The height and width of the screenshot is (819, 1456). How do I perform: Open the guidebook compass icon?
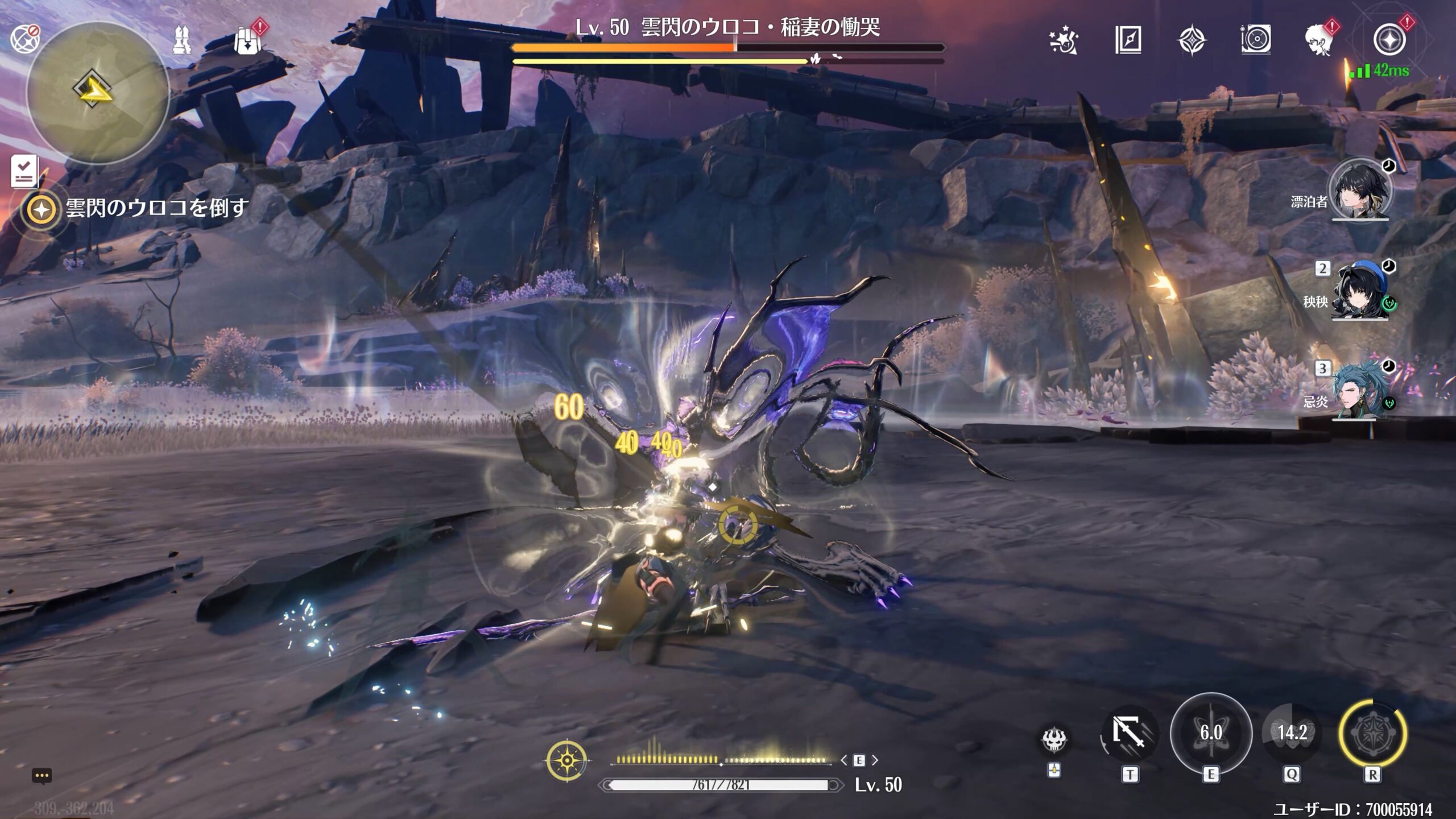pos(1128,40)
